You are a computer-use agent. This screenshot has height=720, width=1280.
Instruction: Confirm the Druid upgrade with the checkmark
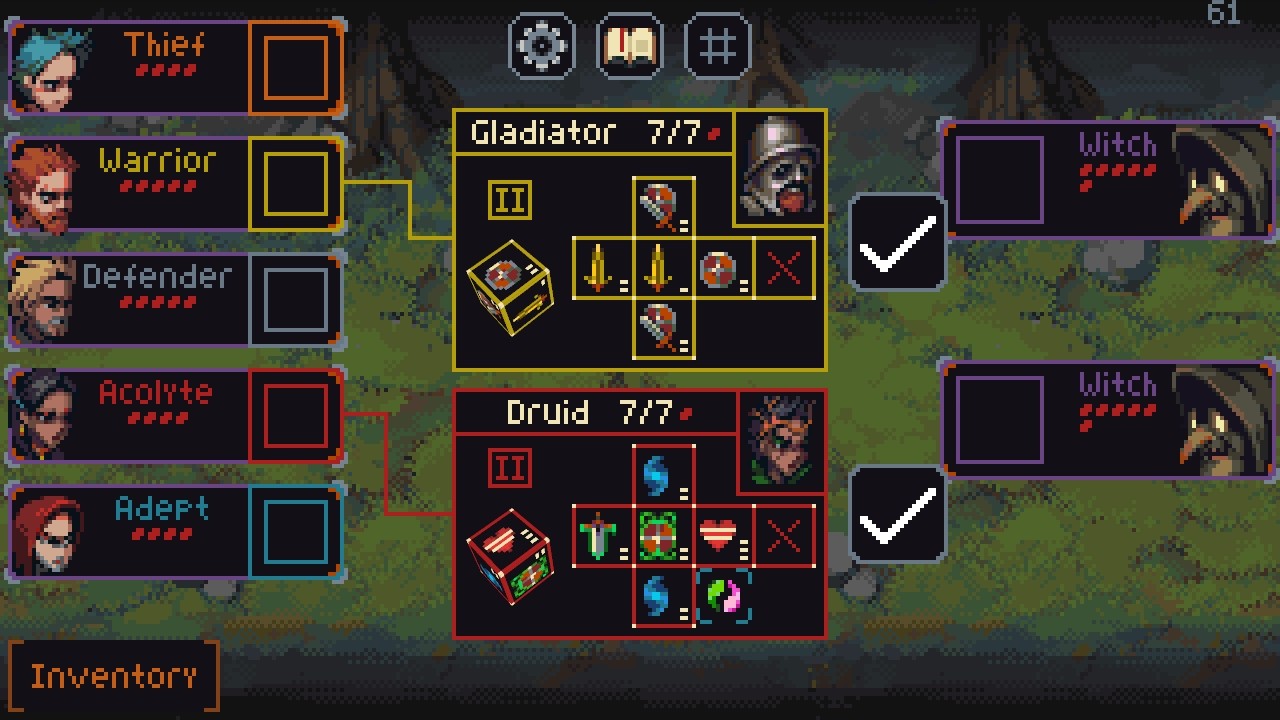click(x=897, y=514)
